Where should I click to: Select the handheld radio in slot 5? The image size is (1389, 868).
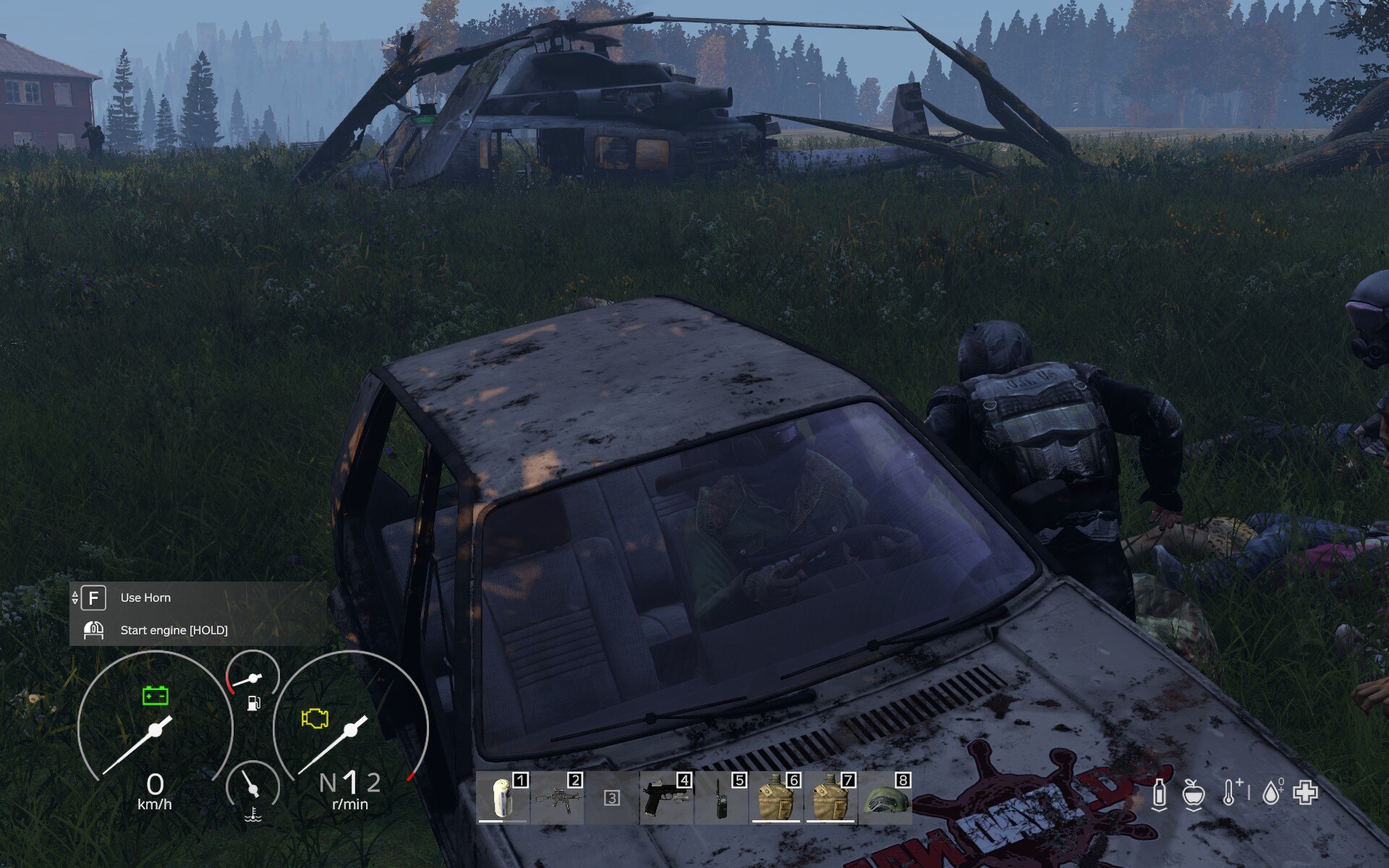721,798
